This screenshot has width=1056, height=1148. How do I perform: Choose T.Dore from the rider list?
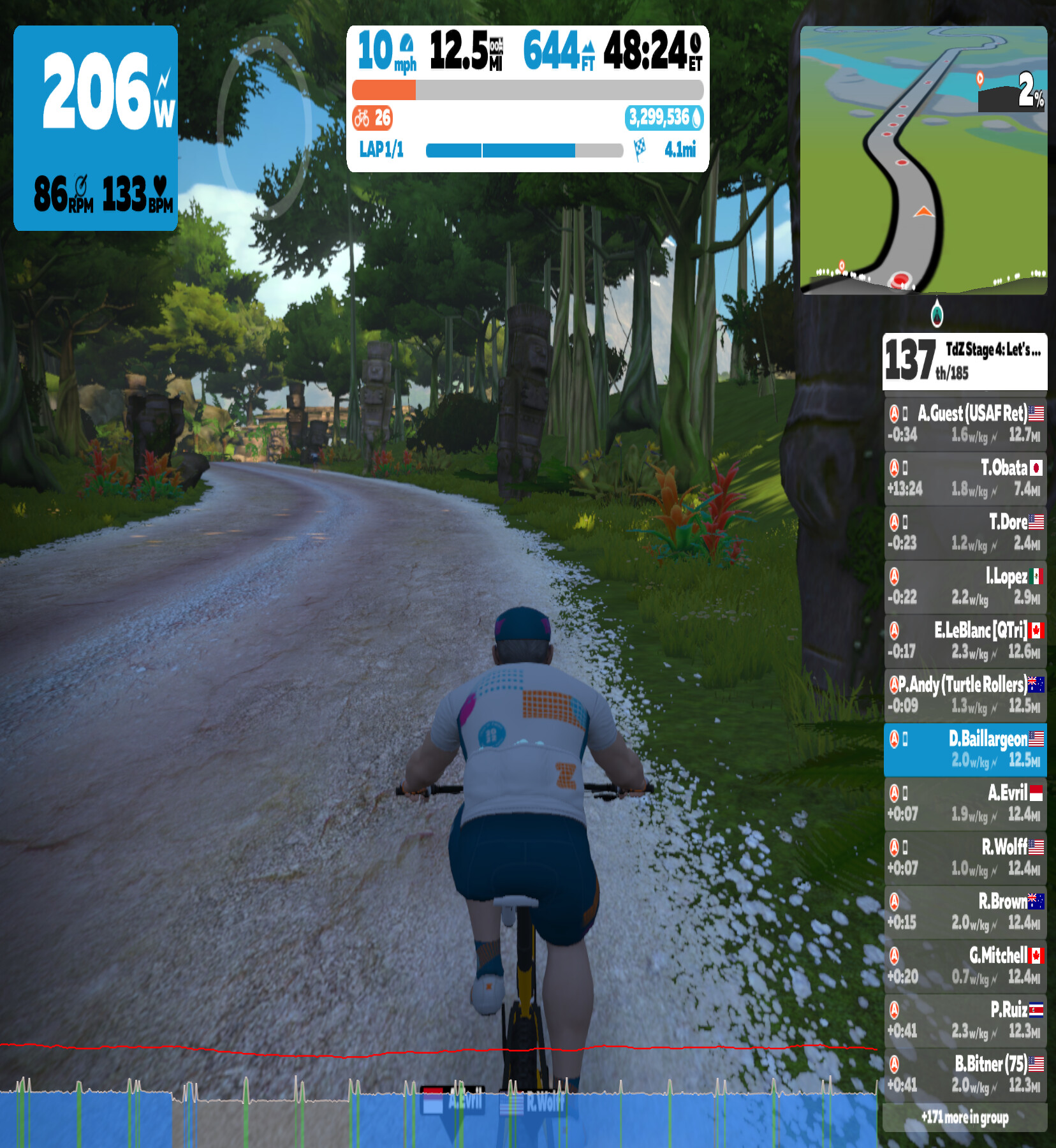[x=965, y=533]
